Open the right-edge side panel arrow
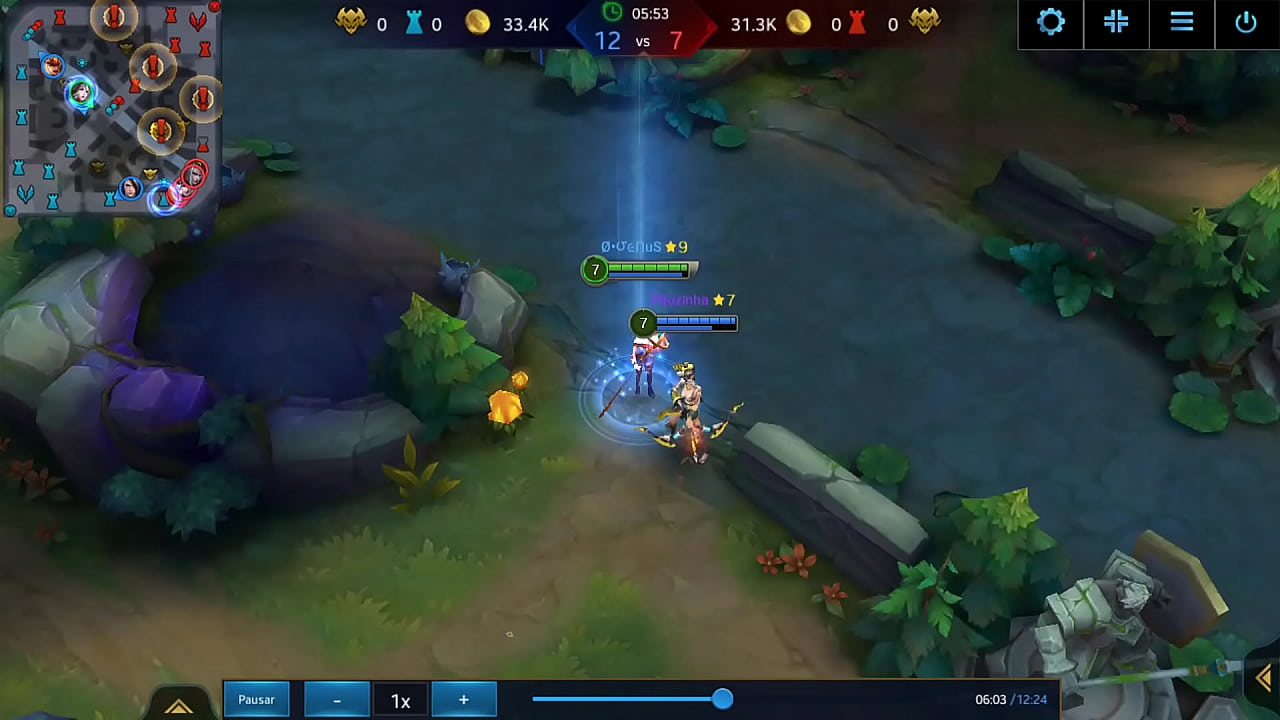This screenshot has width=1280, height=720. [x=1264, y=679]
